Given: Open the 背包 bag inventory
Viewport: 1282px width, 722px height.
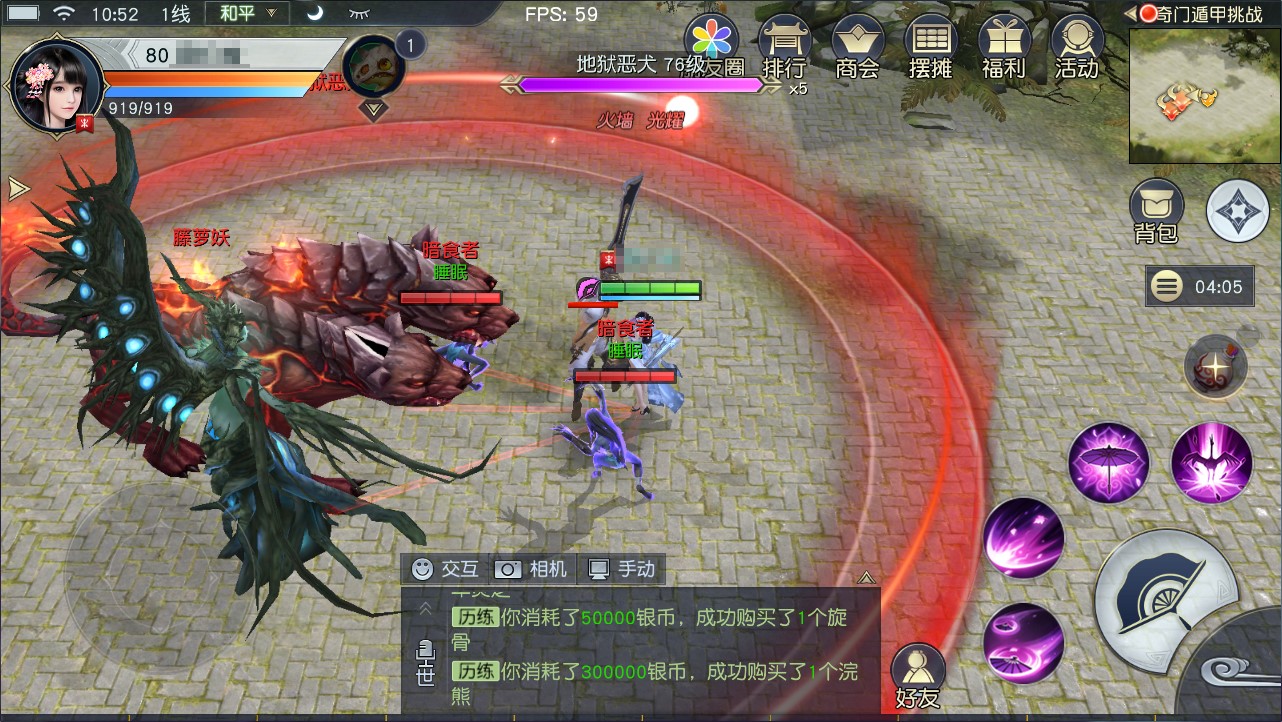Looking at the screenshot, I should (x=1156, y=211).
